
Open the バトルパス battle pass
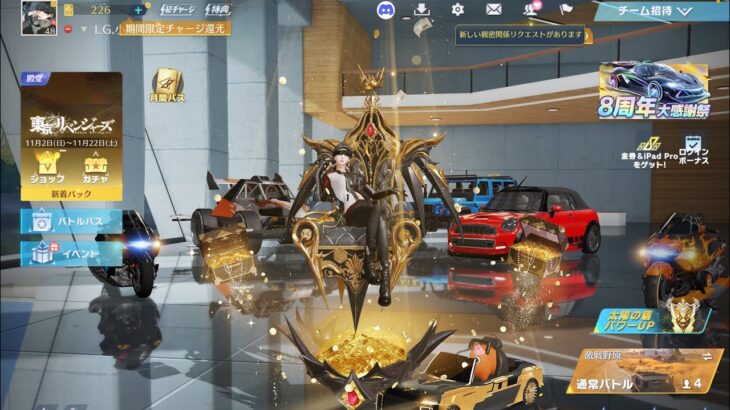[x=71, y=221]
